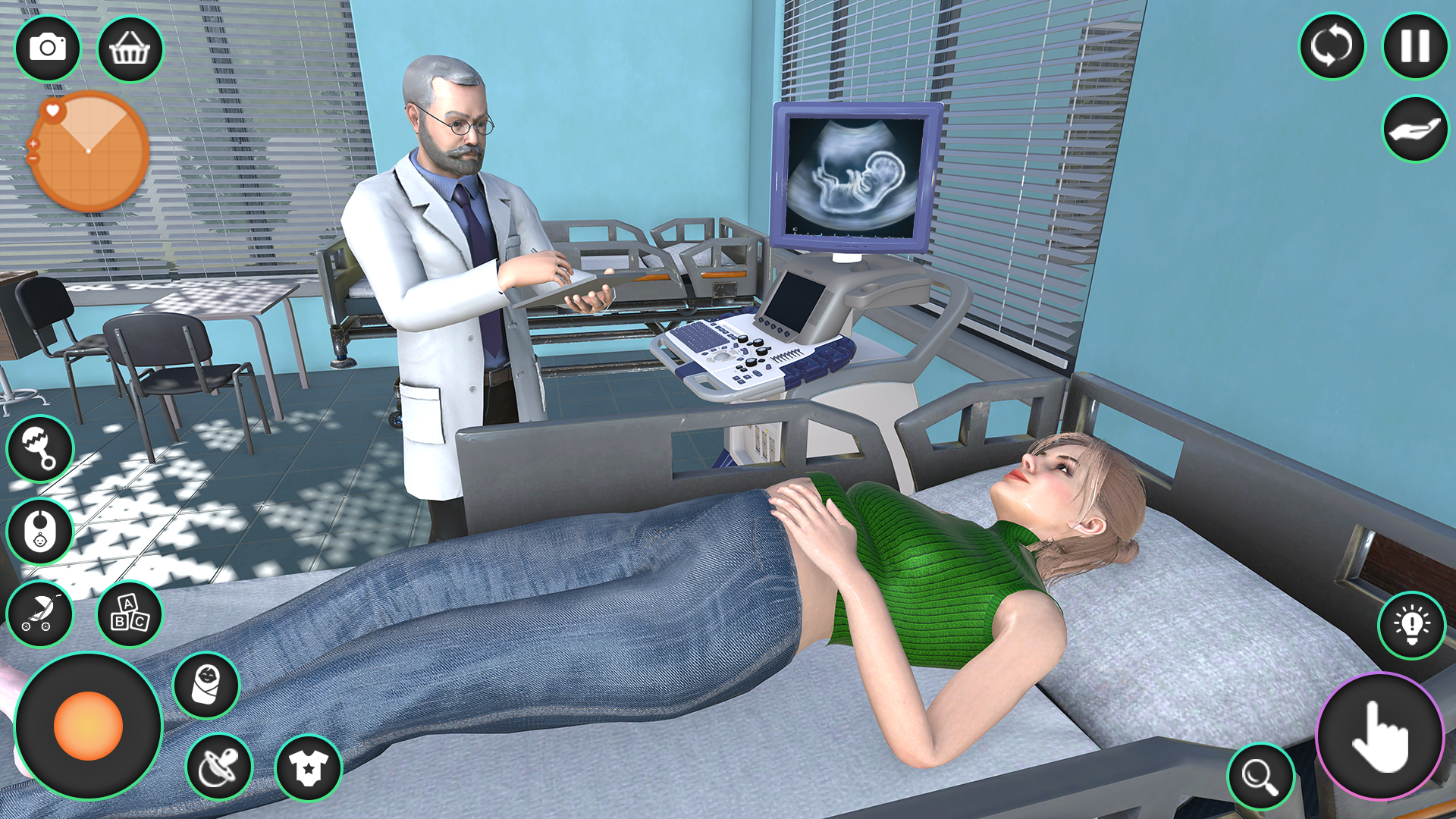
Task: Select the baby stroller item
Action: [41, 614]
